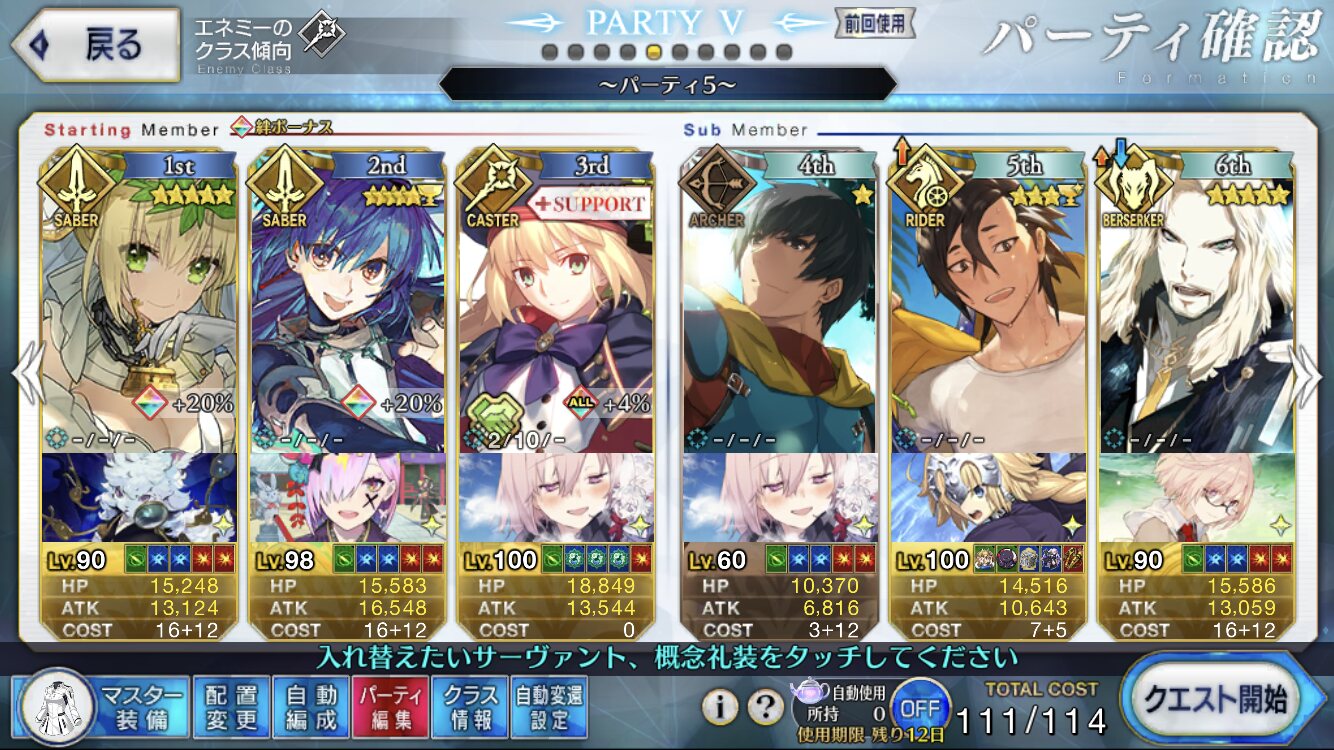
Task: Open 配置変更 formation change
Action: click(231, 707)
